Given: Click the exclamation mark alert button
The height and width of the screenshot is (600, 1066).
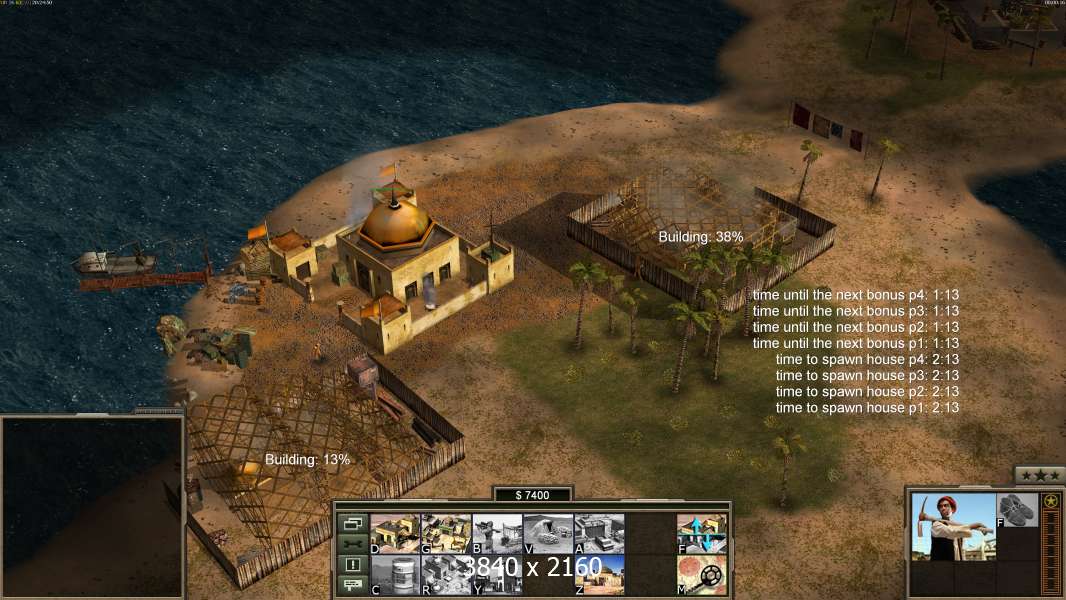Looking at the screenshot, I should coord(352,565).
